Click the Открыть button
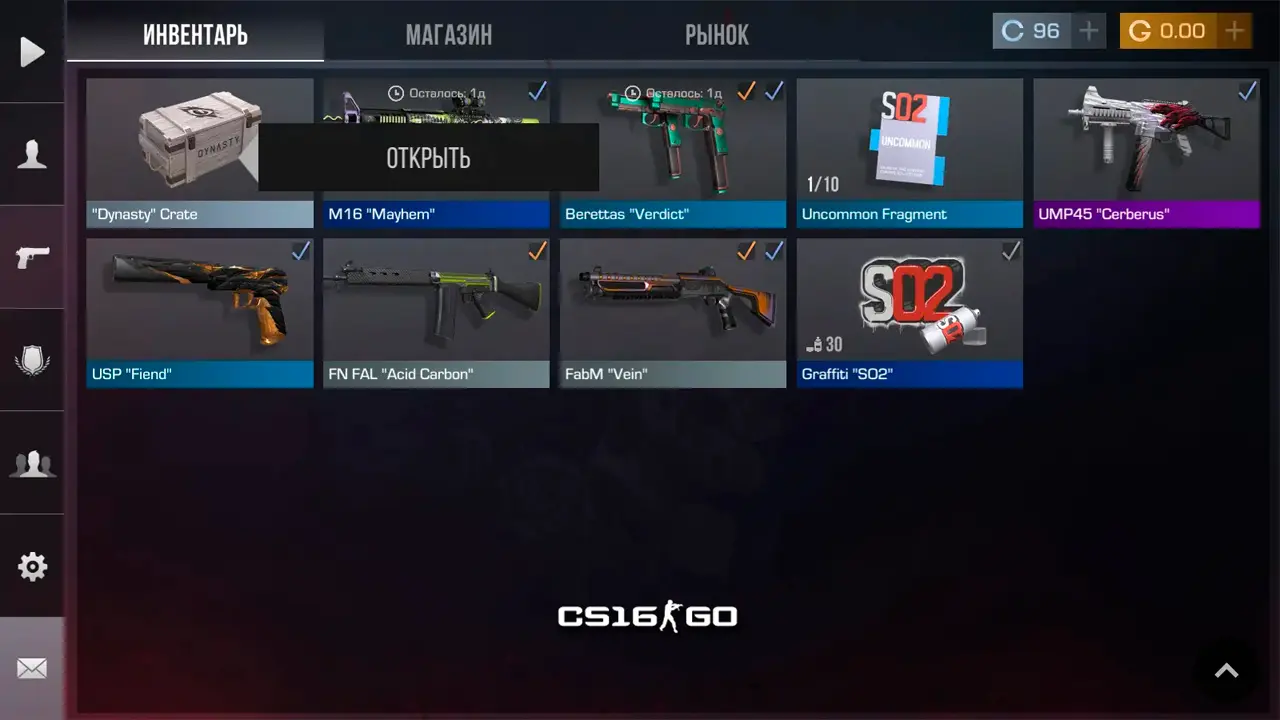The image size is (1280, 720). coord(428,157)
